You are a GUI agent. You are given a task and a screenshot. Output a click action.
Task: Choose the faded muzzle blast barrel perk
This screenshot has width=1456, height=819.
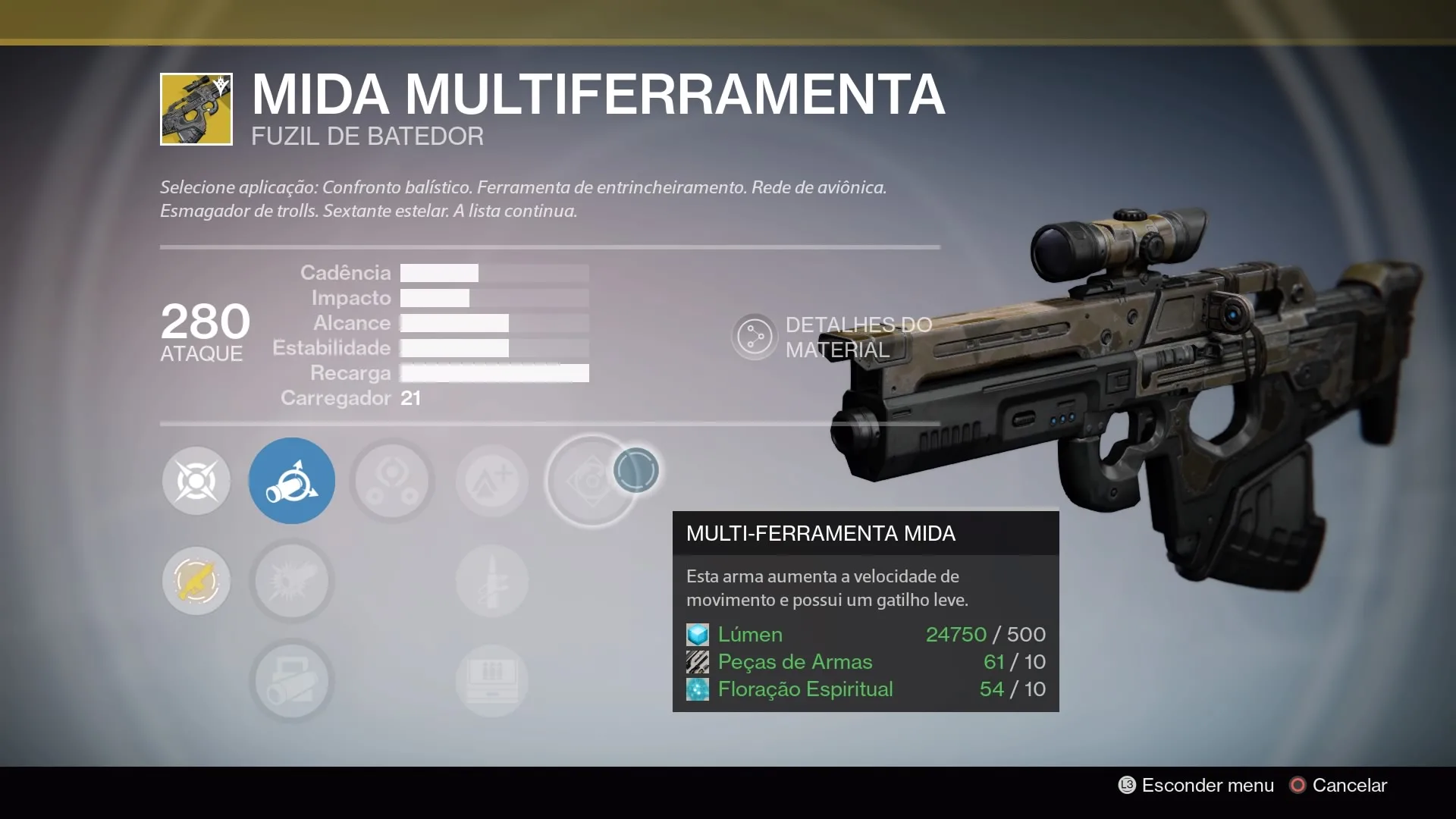tap(292, 581)
